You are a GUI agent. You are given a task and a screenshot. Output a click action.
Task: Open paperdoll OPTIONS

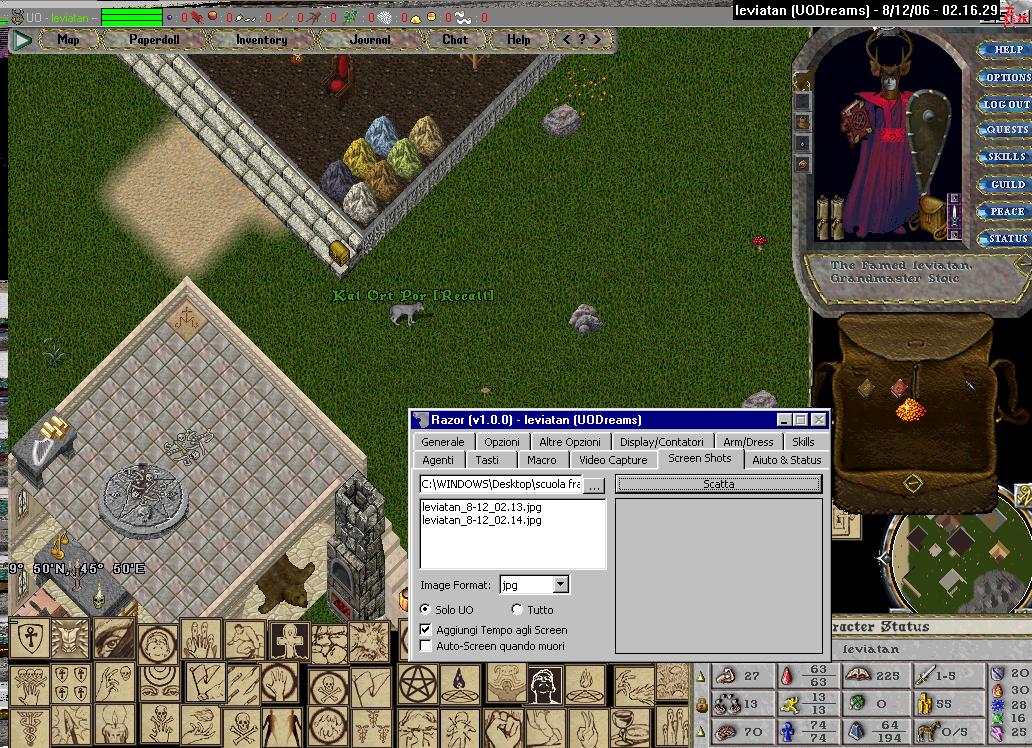[x=1006, y=77]
